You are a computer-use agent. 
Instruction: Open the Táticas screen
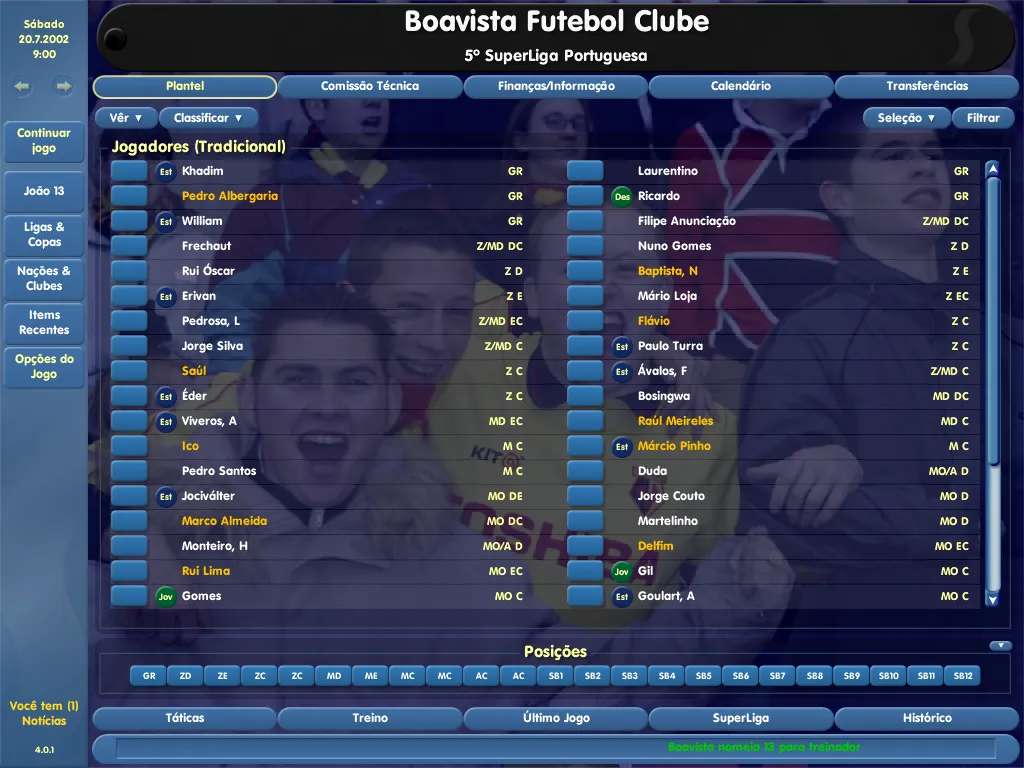point(184,718)
